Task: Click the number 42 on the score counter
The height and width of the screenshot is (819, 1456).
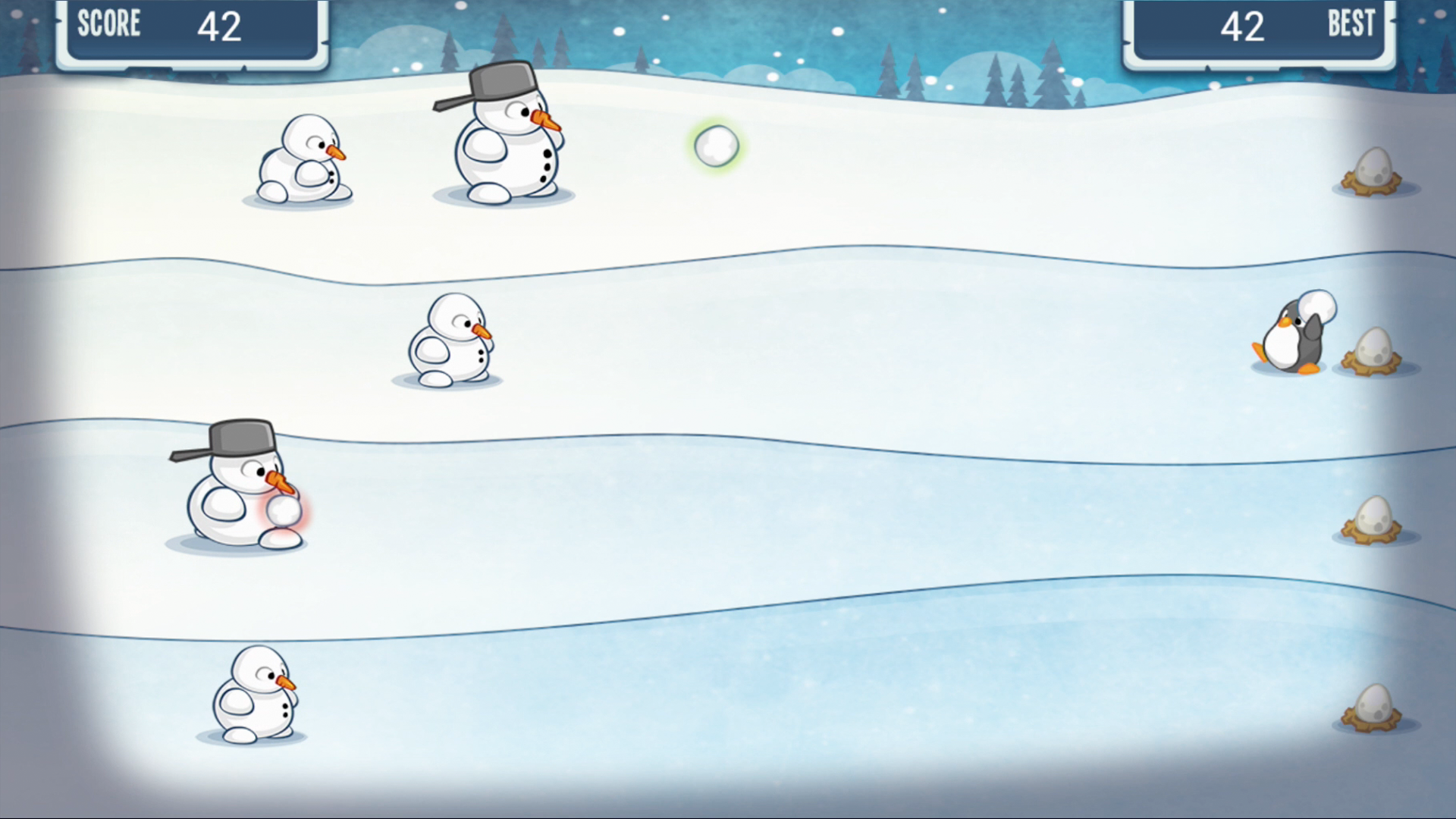Action: point(219,27)
